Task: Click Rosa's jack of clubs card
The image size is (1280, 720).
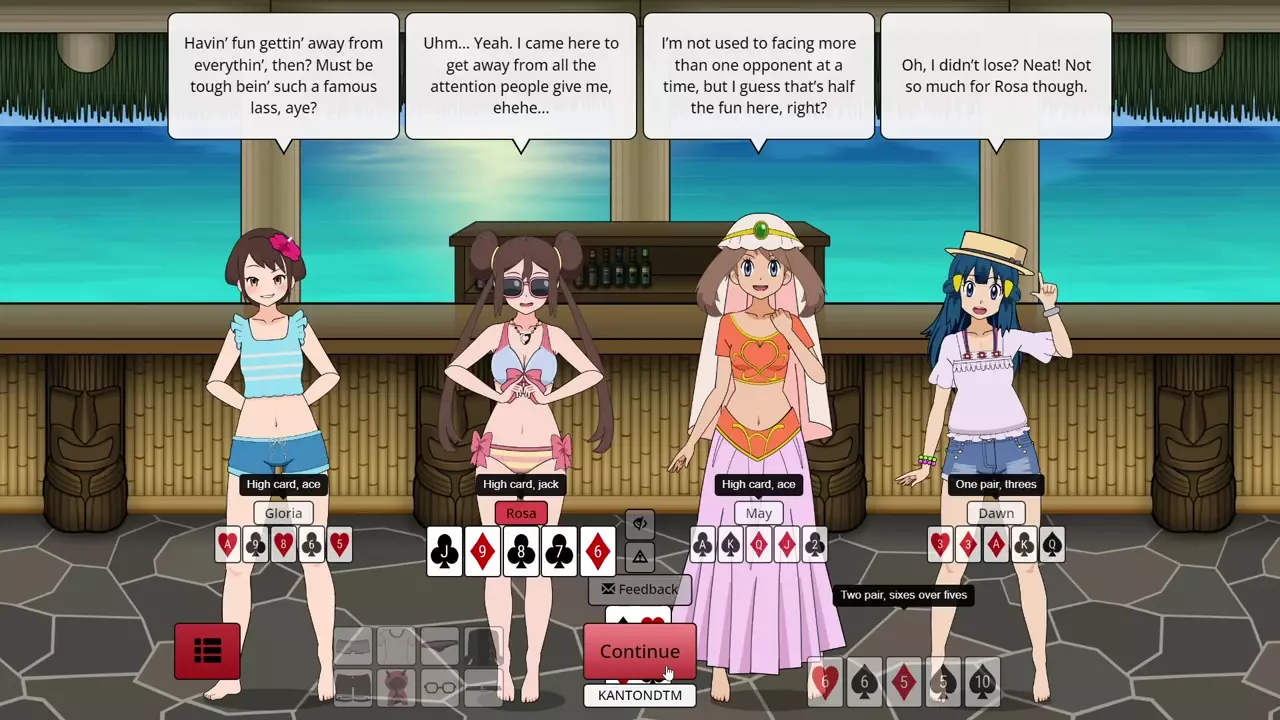Action: 445,552
